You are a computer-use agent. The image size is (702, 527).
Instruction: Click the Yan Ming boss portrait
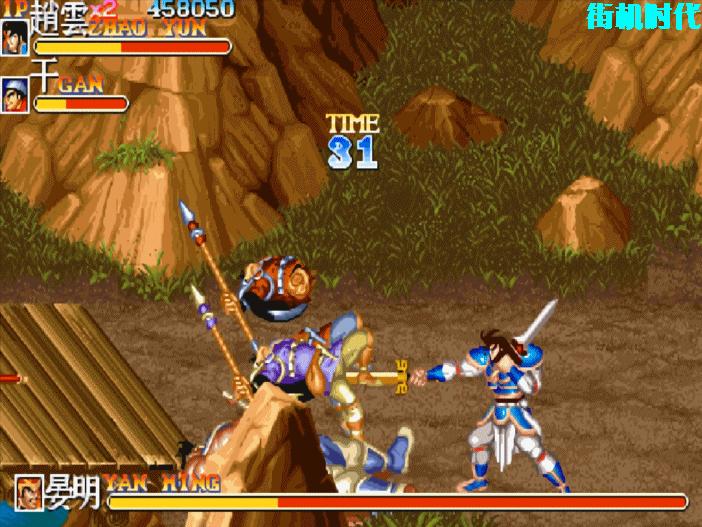click(30, 492)
